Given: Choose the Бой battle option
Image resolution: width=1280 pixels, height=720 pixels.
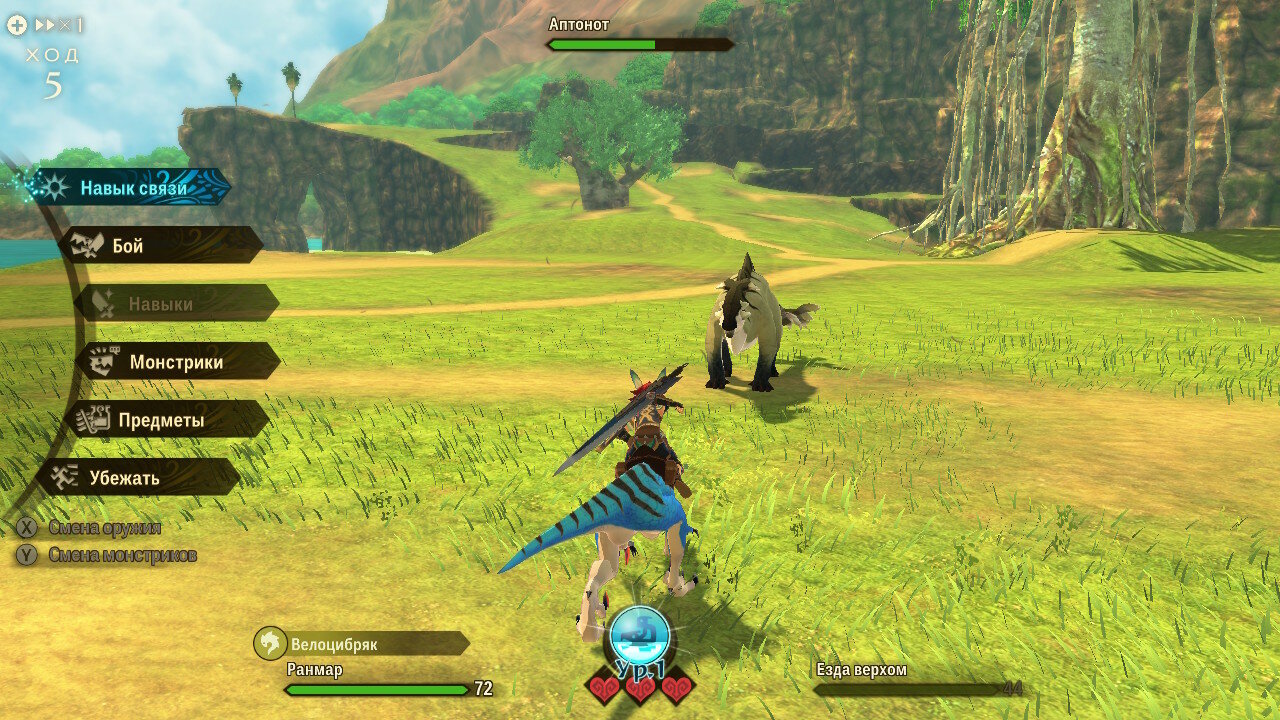Looking at the screenshot, I should [160, 245].
